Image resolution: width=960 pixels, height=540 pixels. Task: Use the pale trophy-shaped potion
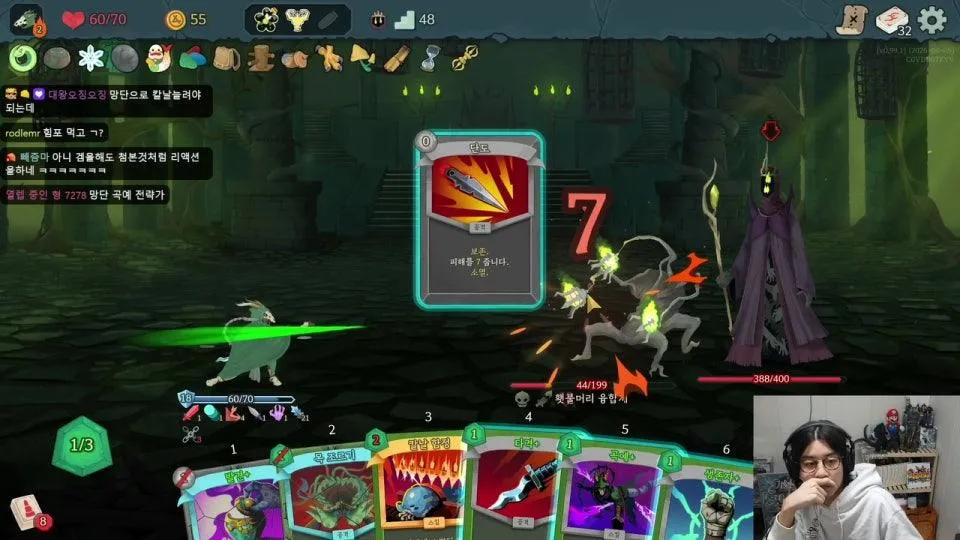pyautogui.click(x=297, y=19)
